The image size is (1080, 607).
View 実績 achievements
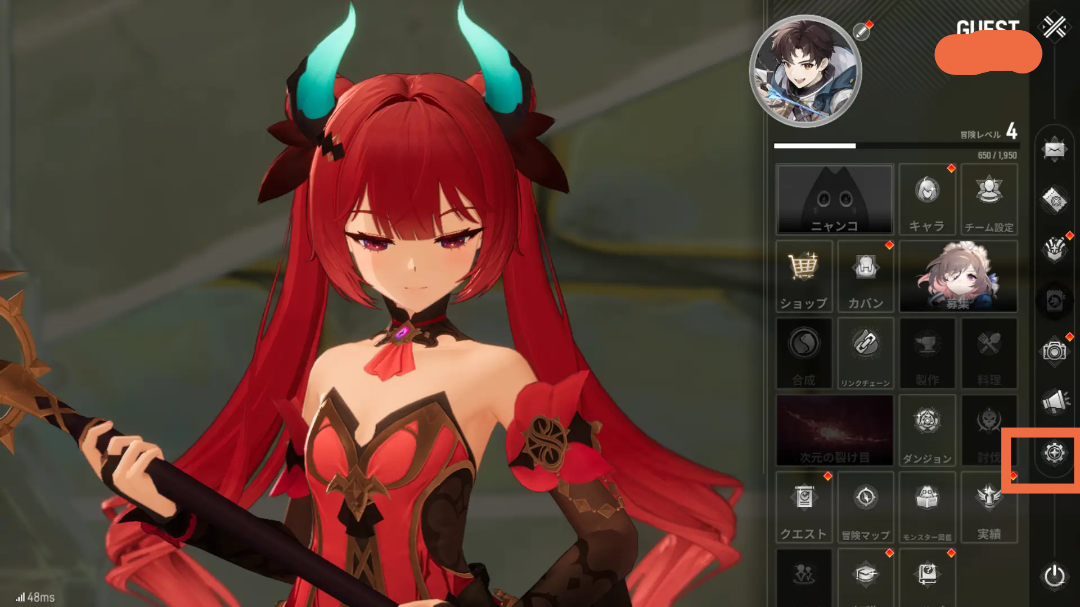pyautogui.click(x=989, y=506)
